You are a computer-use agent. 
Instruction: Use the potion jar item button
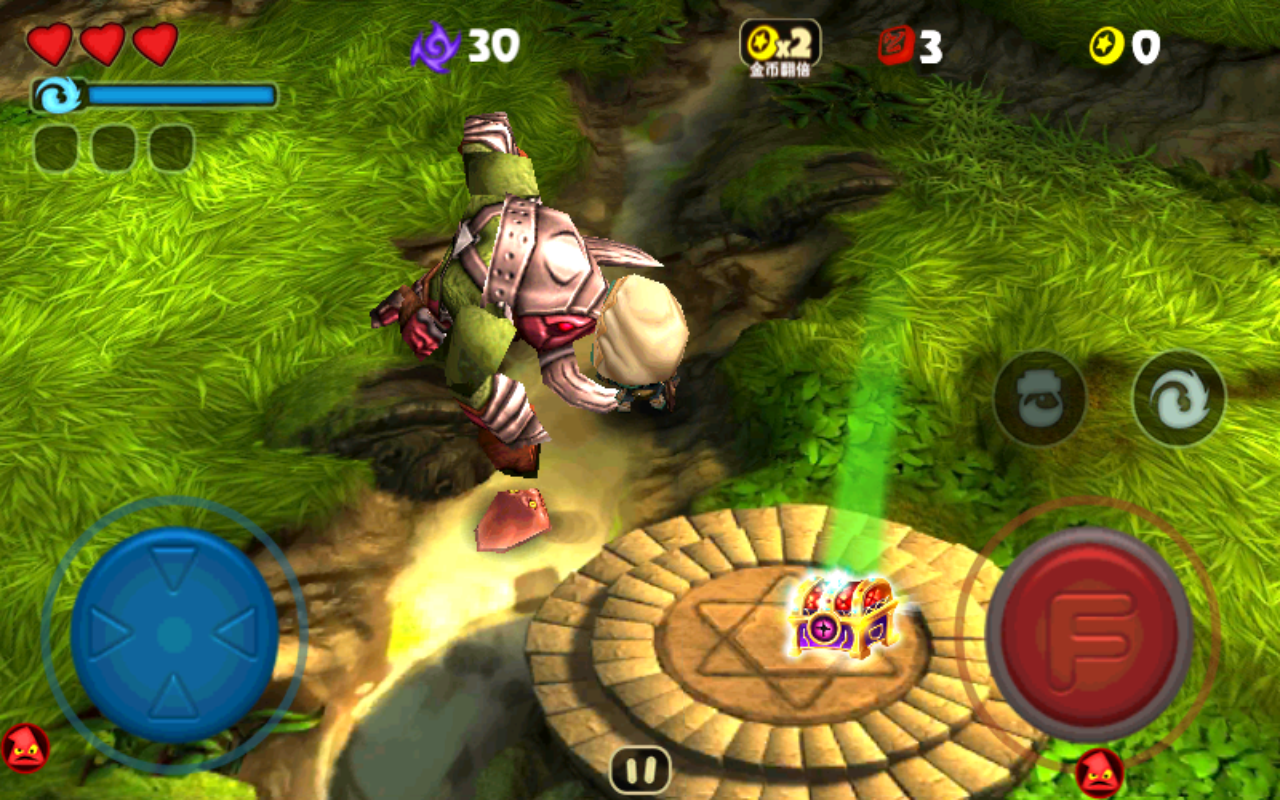(x=1040, y=398)
